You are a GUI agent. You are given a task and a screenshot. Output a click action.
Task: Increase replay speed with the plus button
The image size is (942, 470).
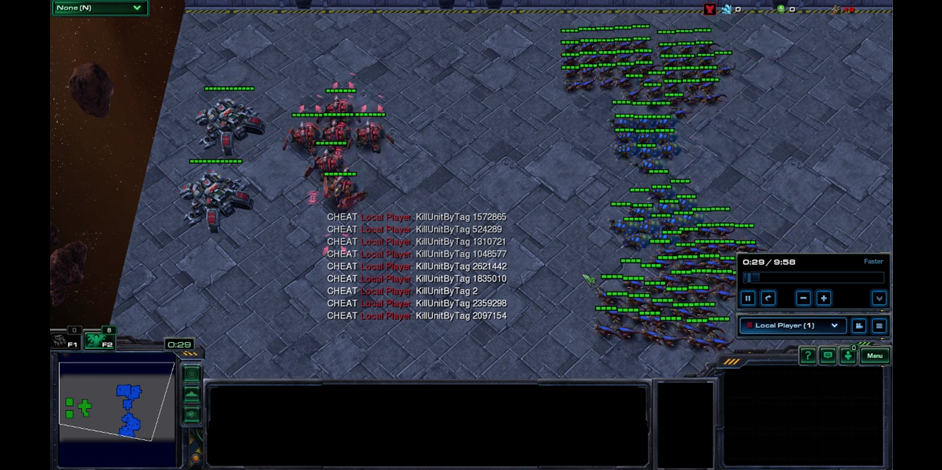click(x=823, y=298)
